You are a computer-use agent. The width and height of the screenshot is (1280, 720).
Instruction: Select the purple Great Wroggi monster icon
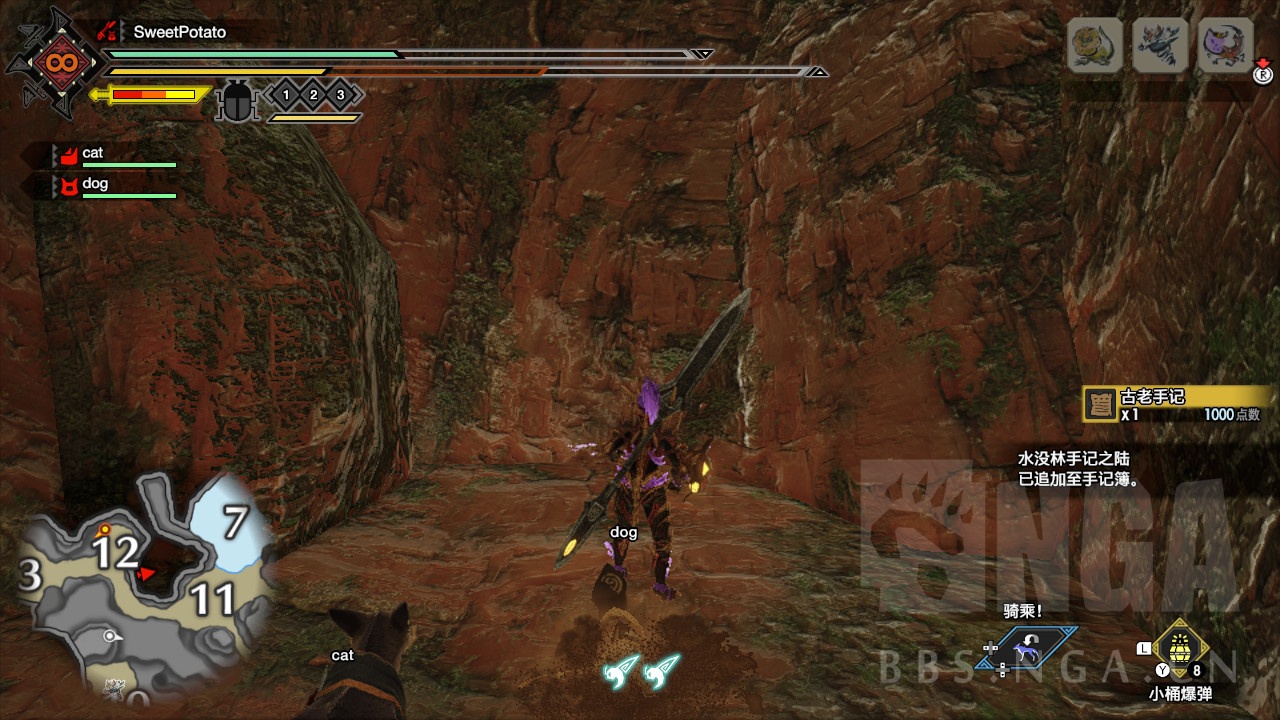[x=1225, y=45]
